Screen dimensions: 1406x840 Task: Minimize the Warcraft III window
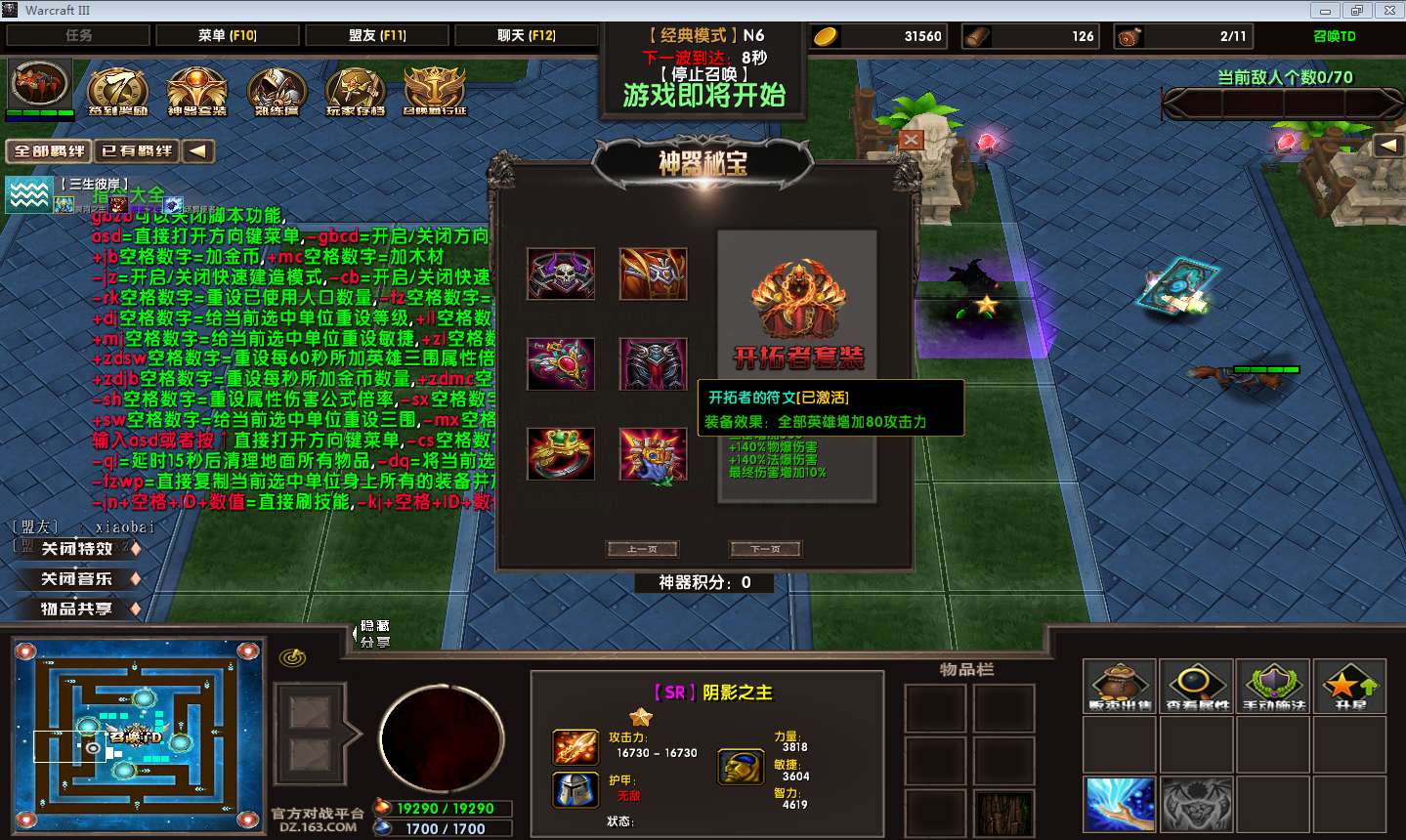1326,11
